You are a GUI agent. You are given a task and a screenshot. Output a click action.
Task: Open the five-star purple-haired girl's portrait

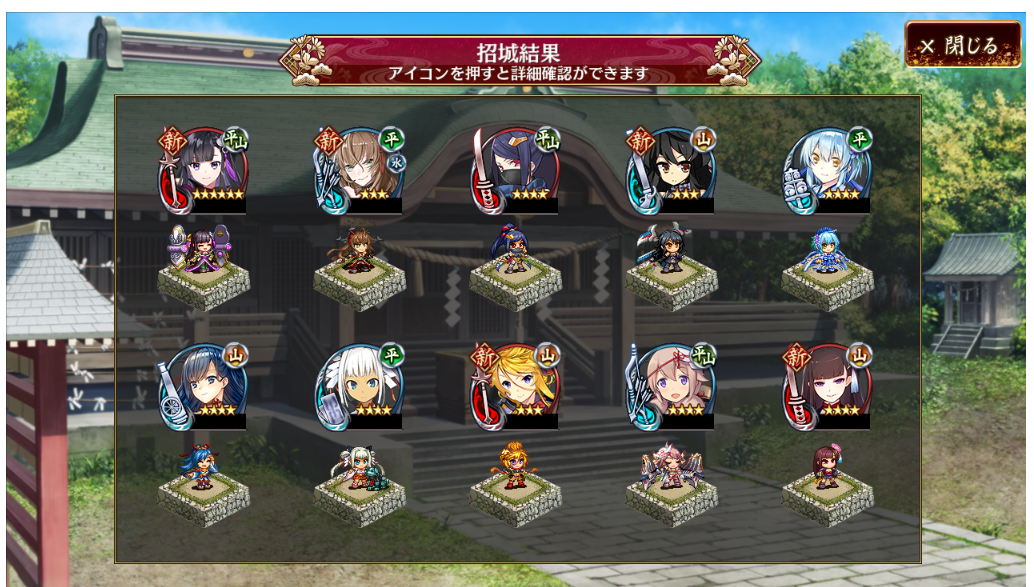204,169
